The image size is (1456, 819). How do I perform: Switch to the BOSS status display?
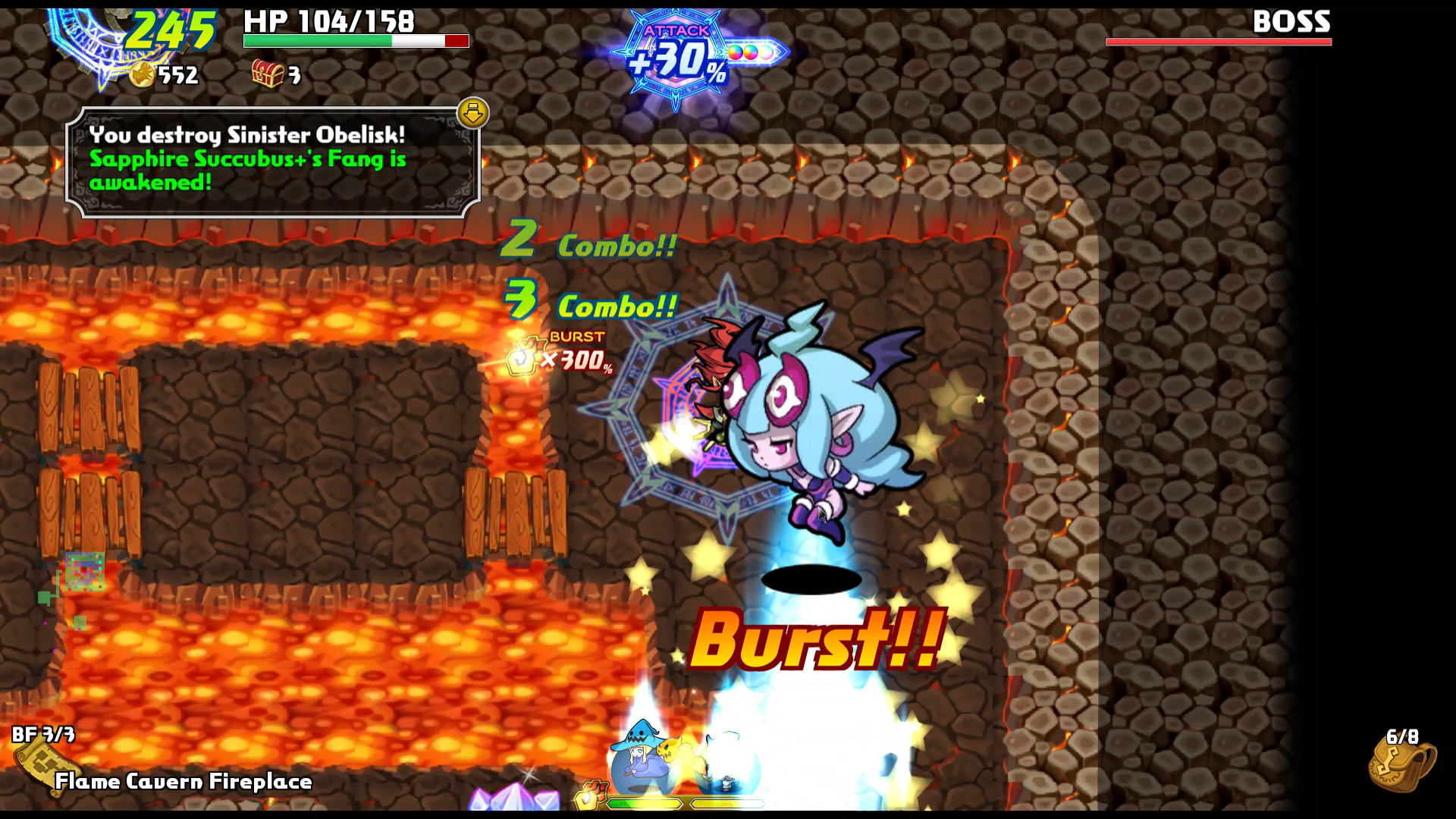tap(1288, 24)
